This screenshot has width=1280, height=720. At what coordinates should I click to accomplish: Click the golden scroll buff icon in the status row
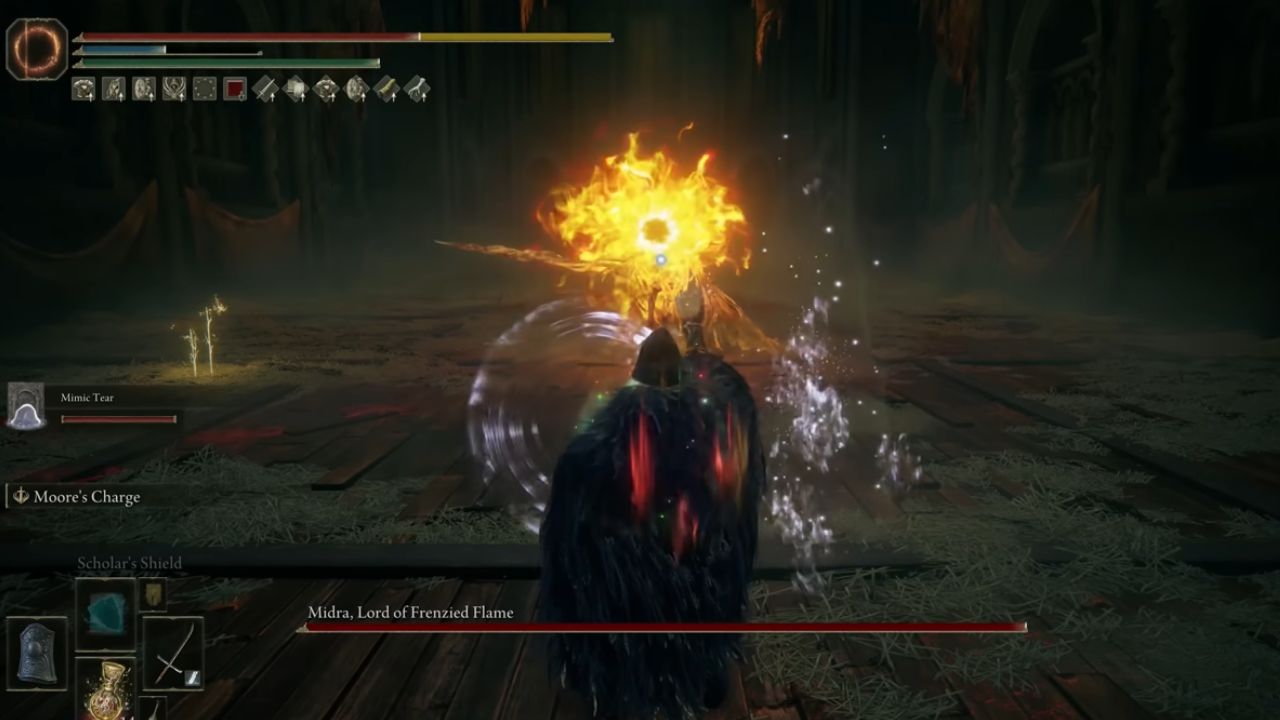pos(386,88)
